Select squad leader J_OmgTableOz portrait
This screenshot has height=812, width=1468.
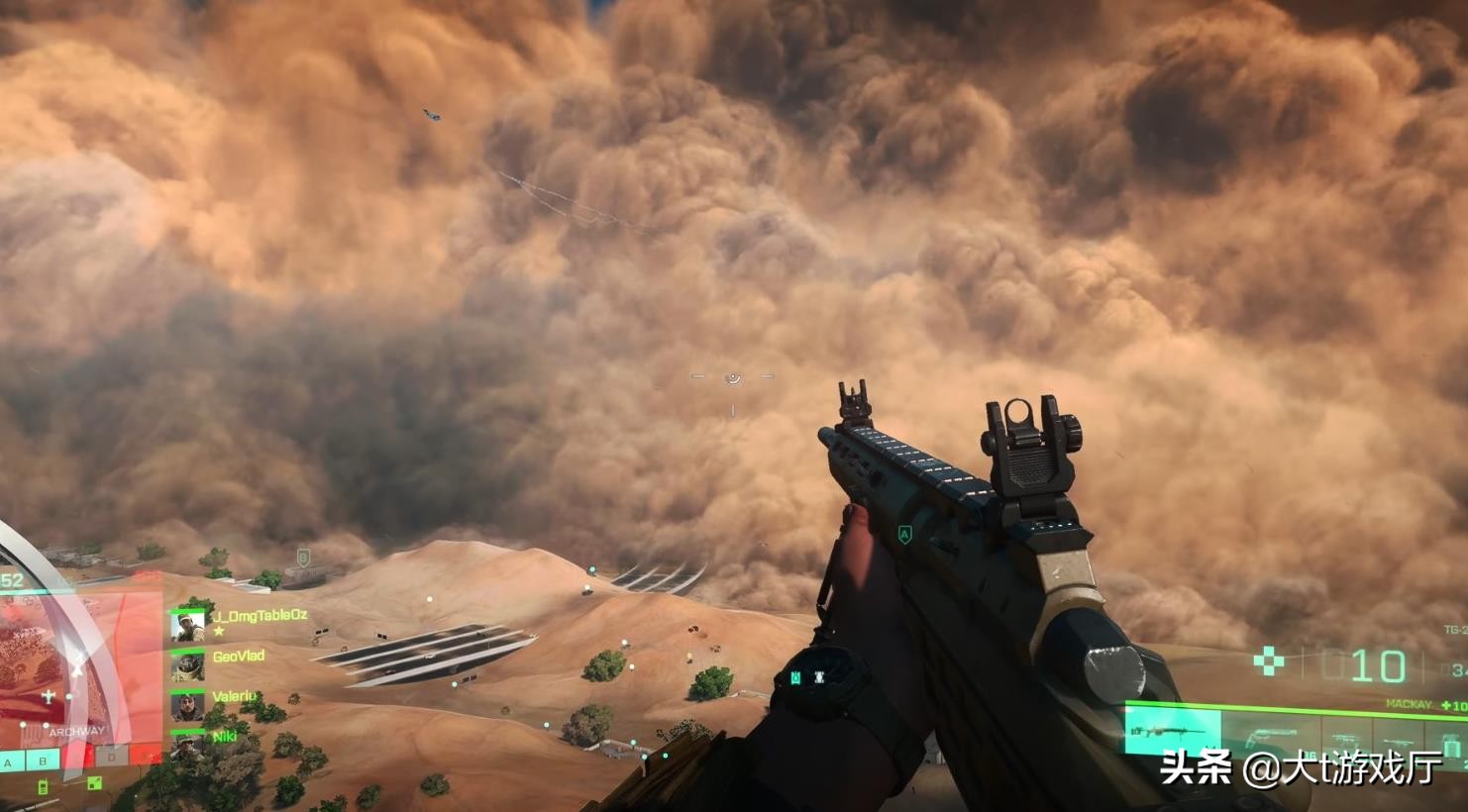pyautogui.click(x=187, y=626)
